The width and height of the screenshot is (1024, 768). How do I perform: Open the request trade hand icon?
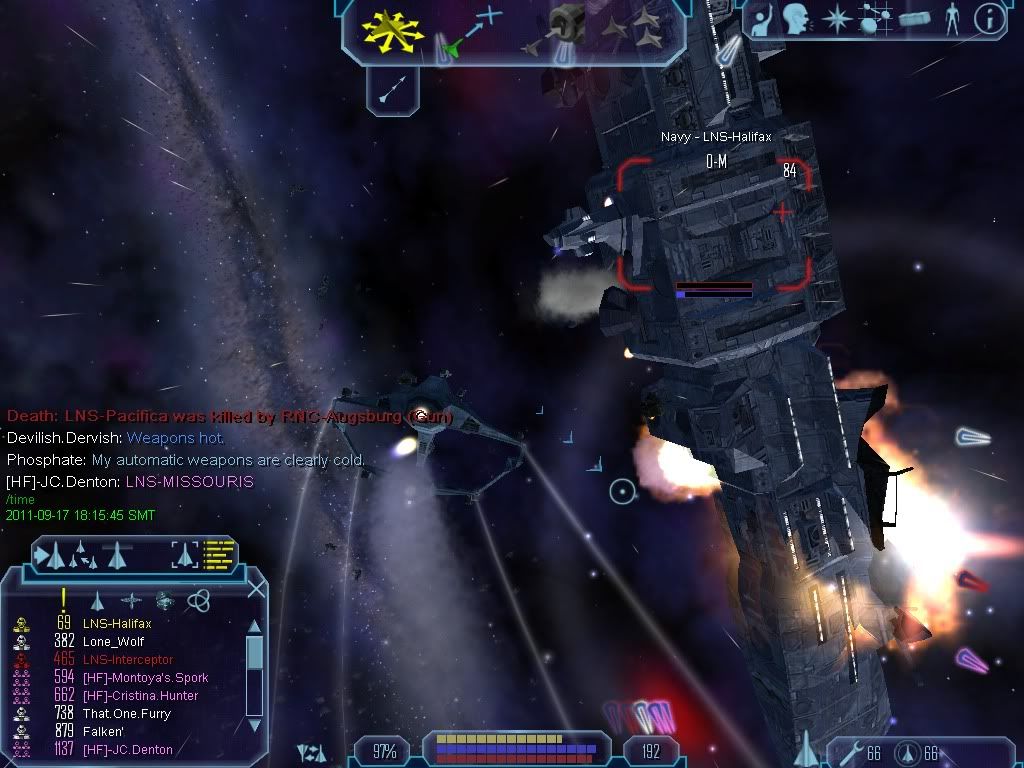[x=761, y=19]
